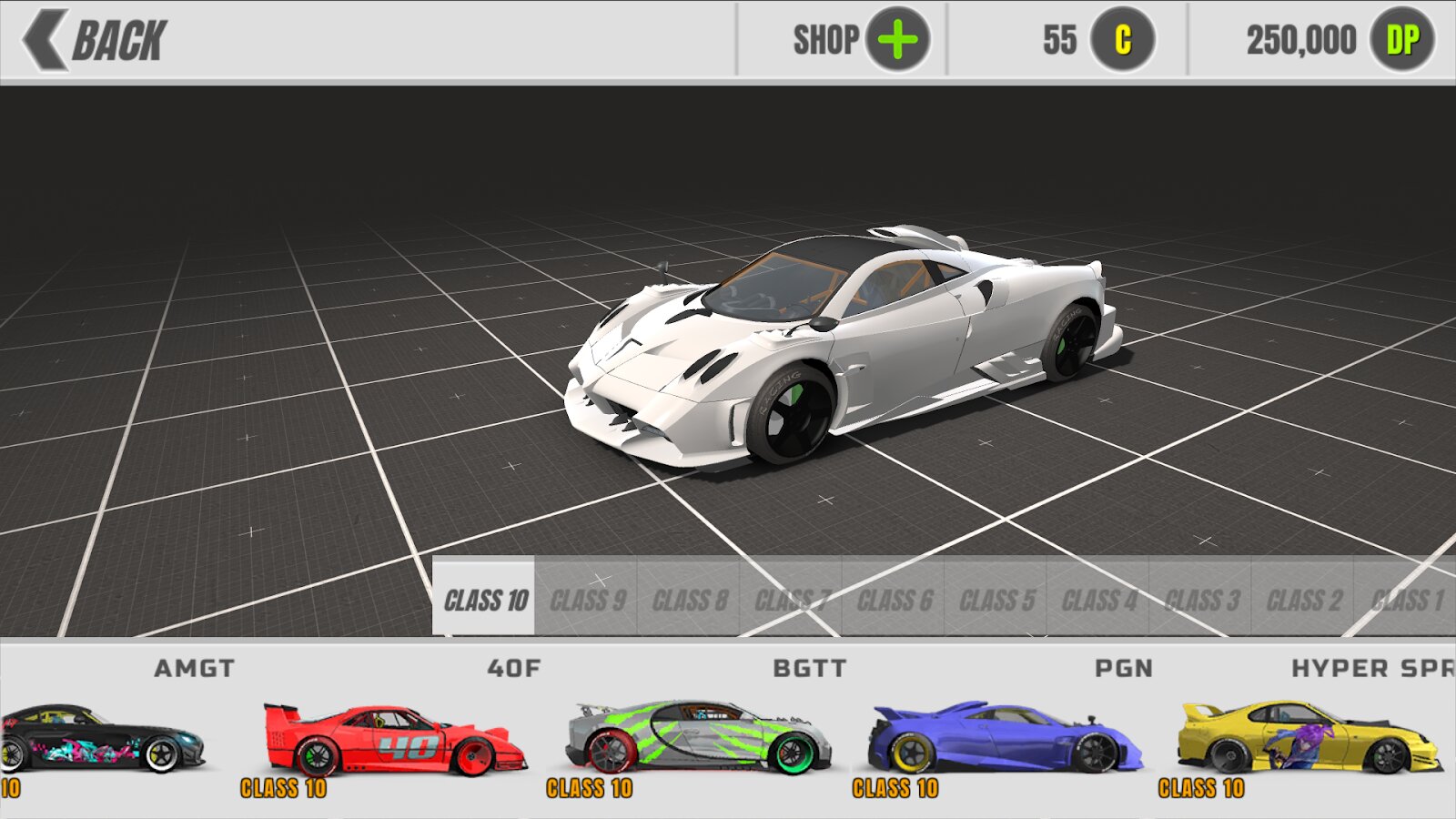View Class 4 cars
1456x819 pixels.
click(1099, 600)
